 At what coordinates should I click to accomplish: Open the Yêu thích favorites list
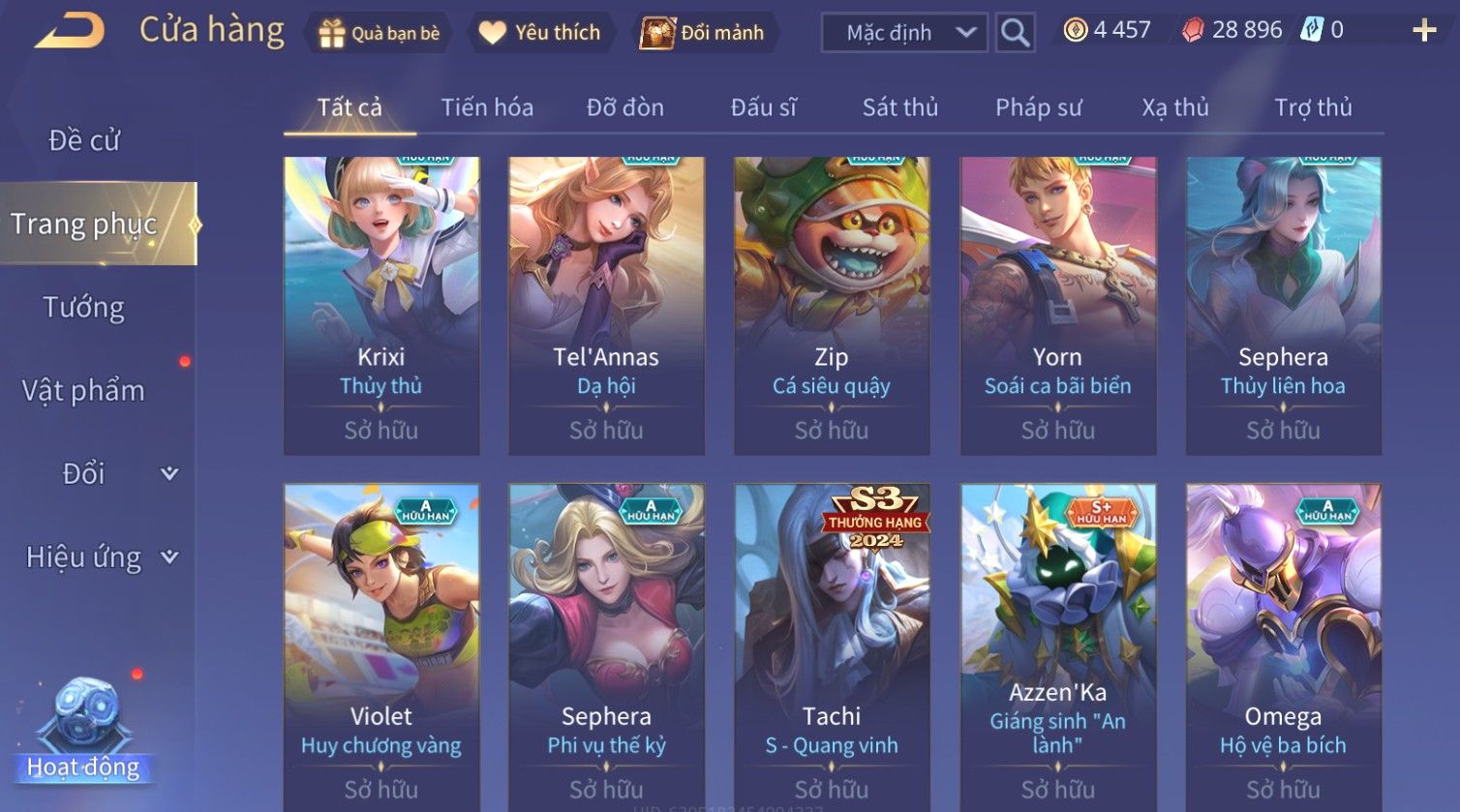[539, 33]
